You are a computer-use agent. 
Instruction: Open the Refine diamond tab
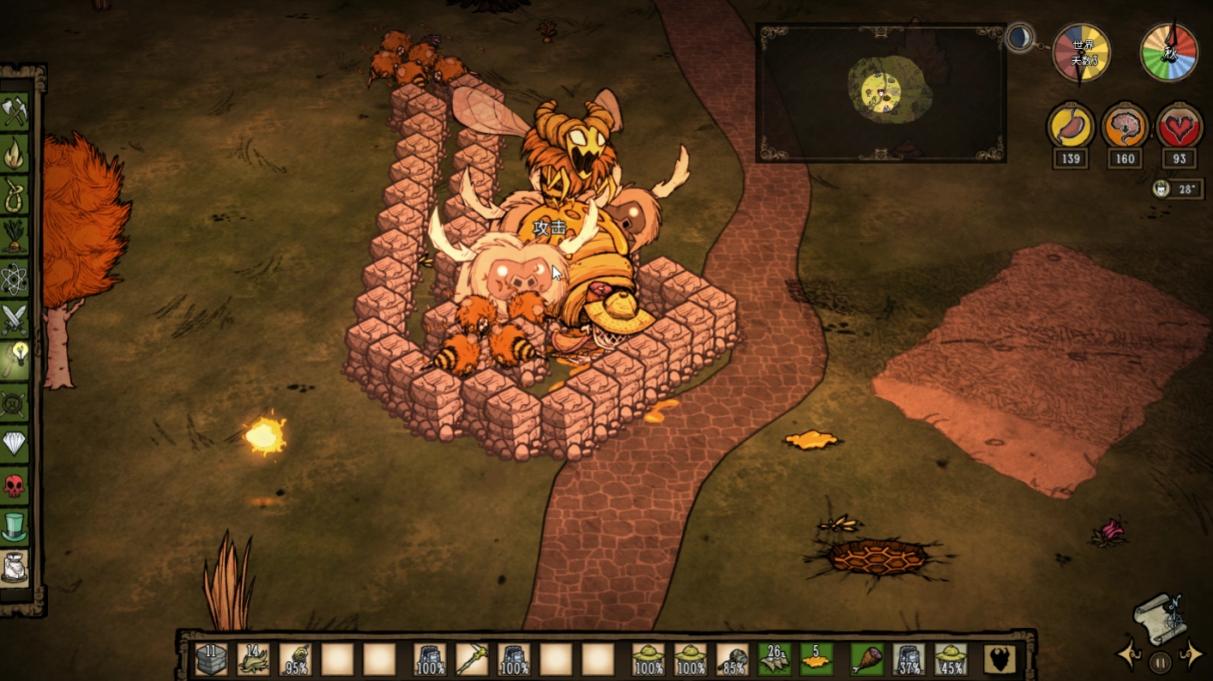pos(14,442)
